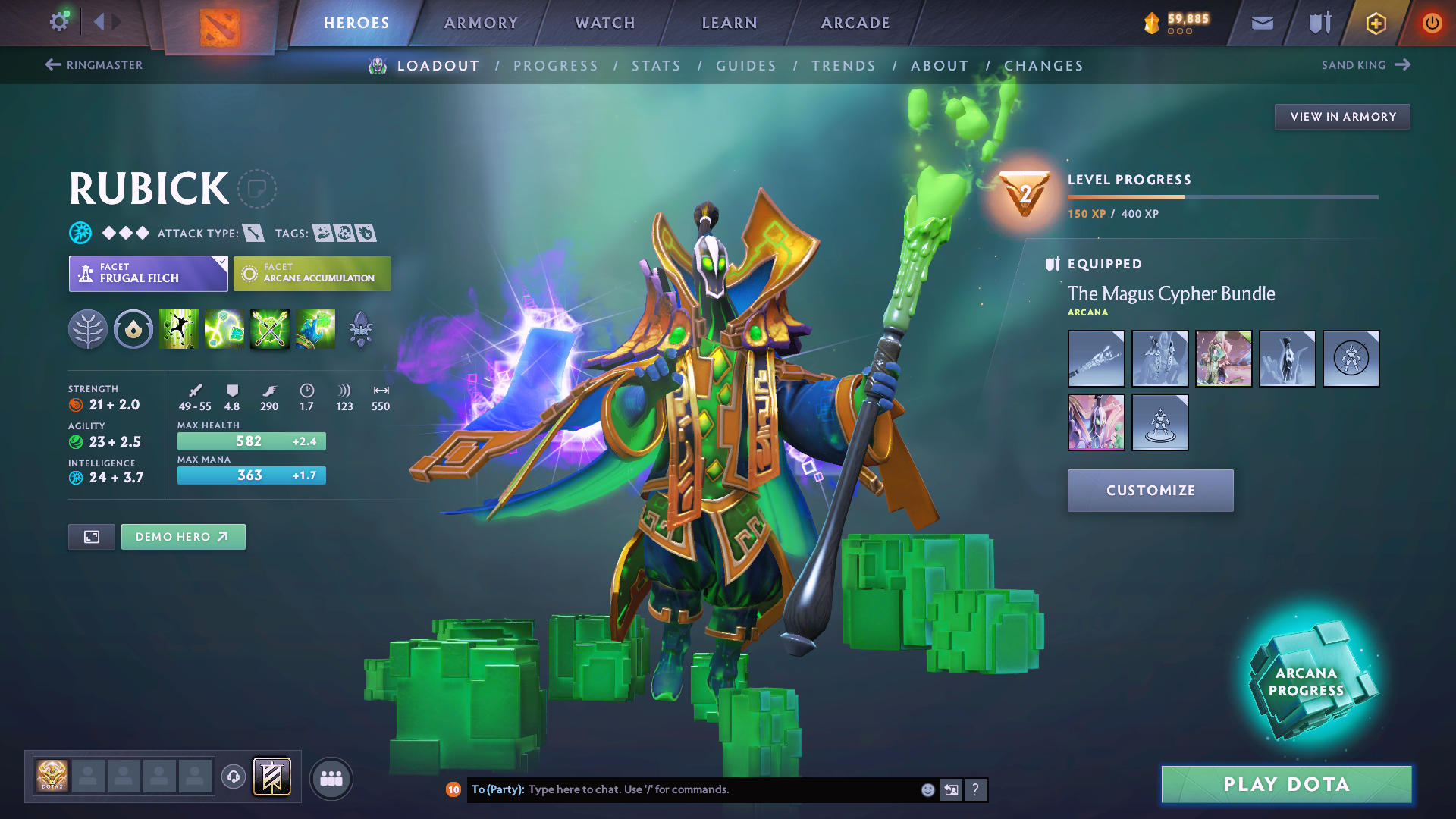Screen dimensions: 1456x819
Task: Show the hero Stats section
Action: pyautogui.click(x=656, y=66)
